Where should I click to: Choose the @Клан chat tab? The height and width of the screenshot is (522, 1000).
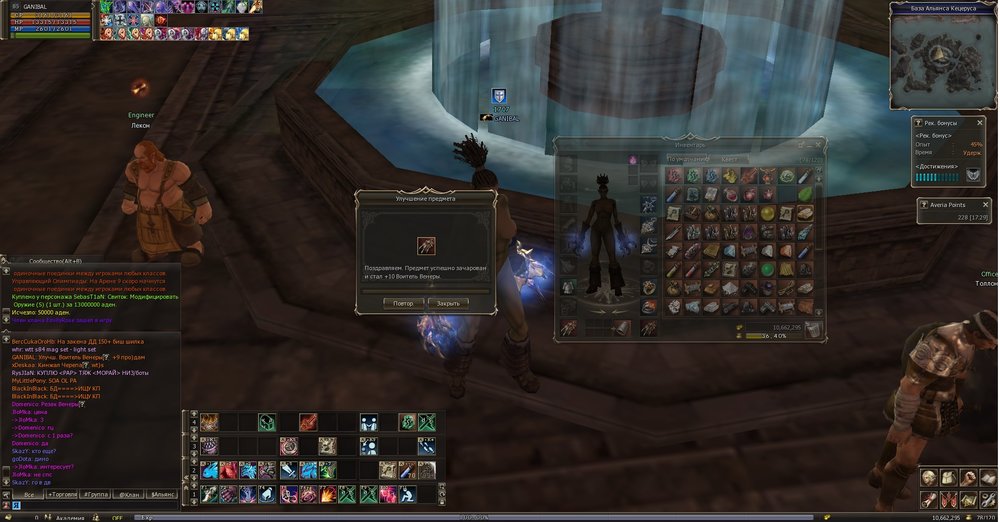130,494
